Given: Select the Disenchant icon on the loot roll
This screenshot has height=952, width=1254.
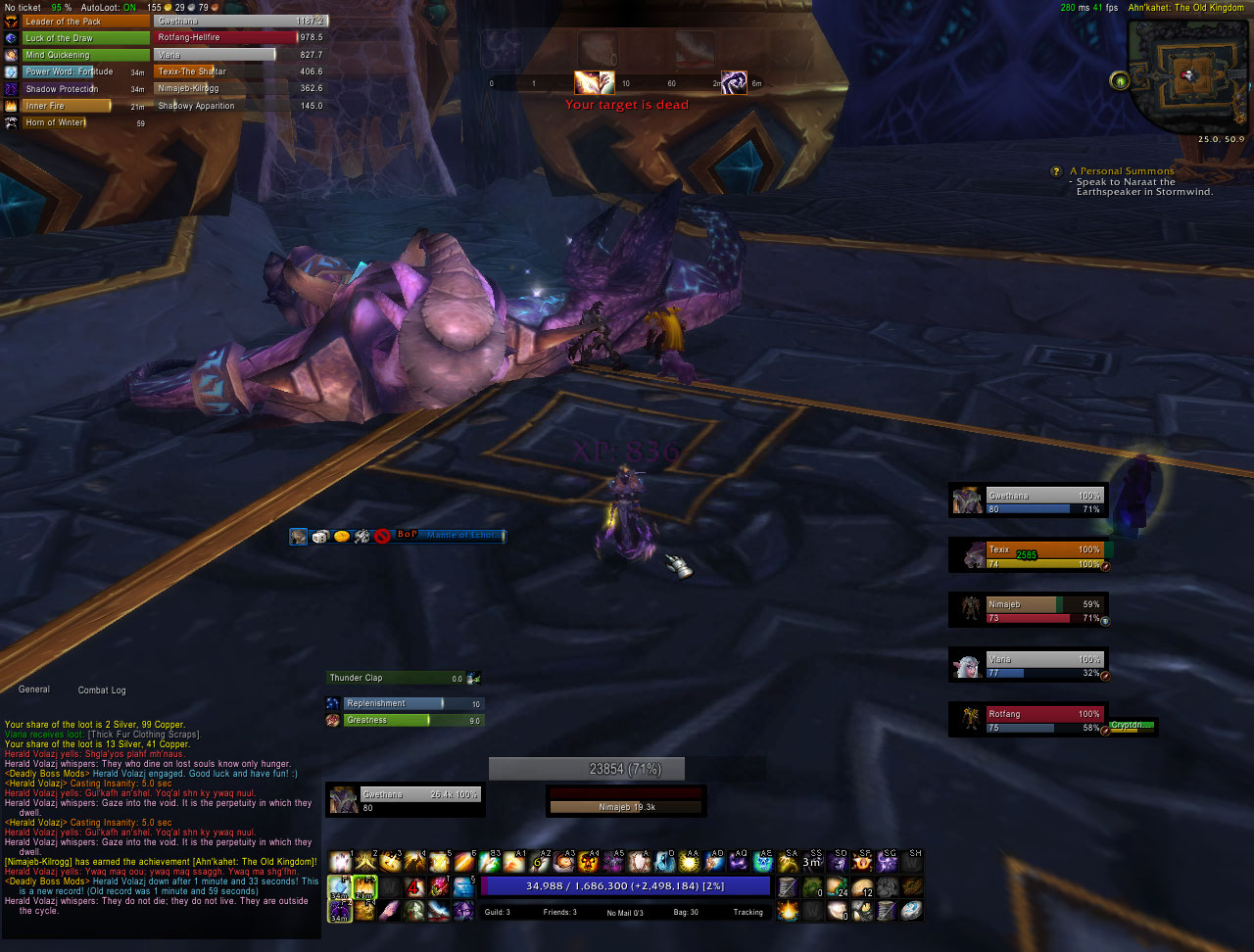Looking at the screenshot, I should pos(362,537).
